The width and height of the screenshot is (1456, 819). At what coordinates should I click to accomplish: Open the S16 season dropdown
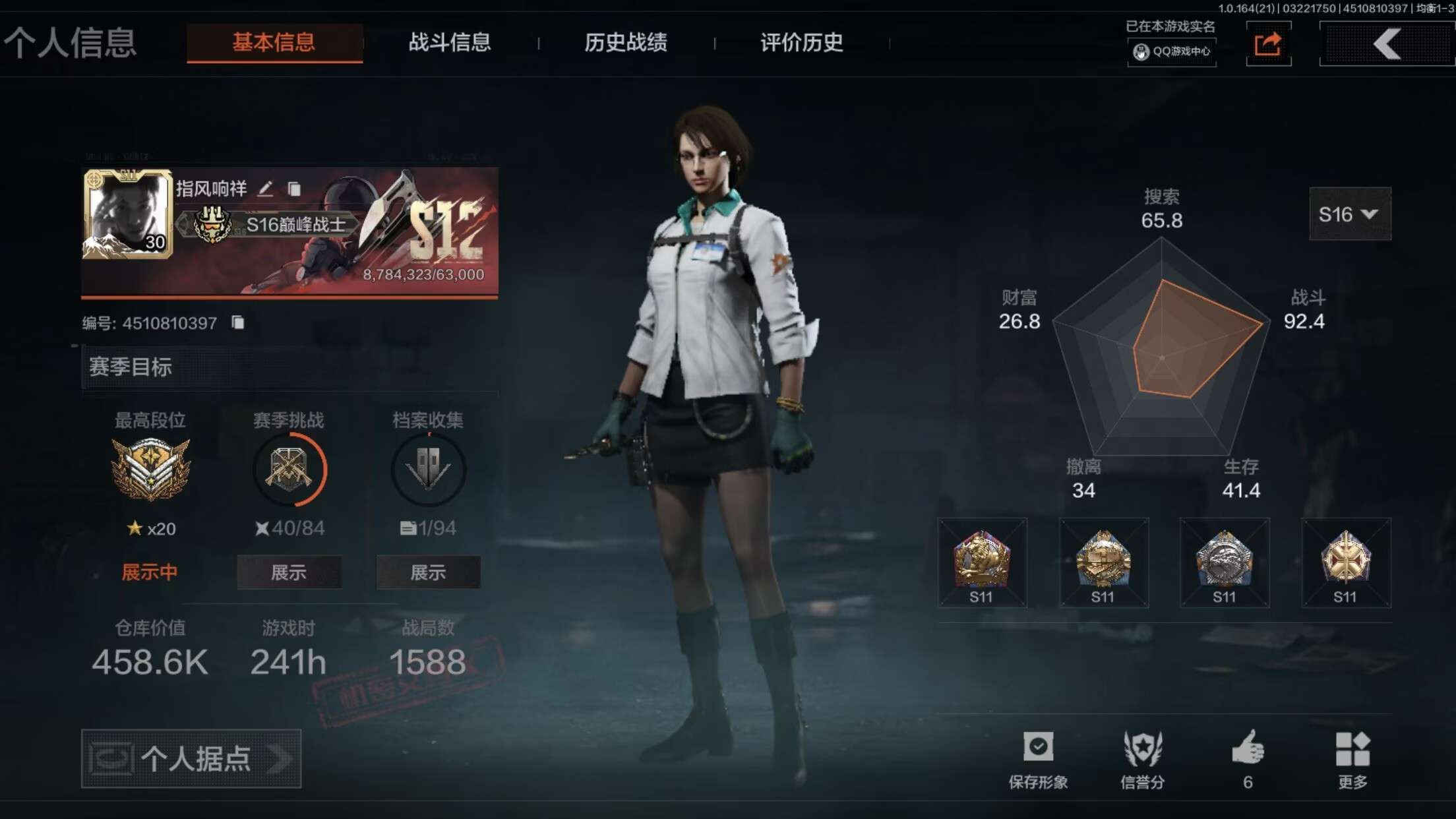1349,214
